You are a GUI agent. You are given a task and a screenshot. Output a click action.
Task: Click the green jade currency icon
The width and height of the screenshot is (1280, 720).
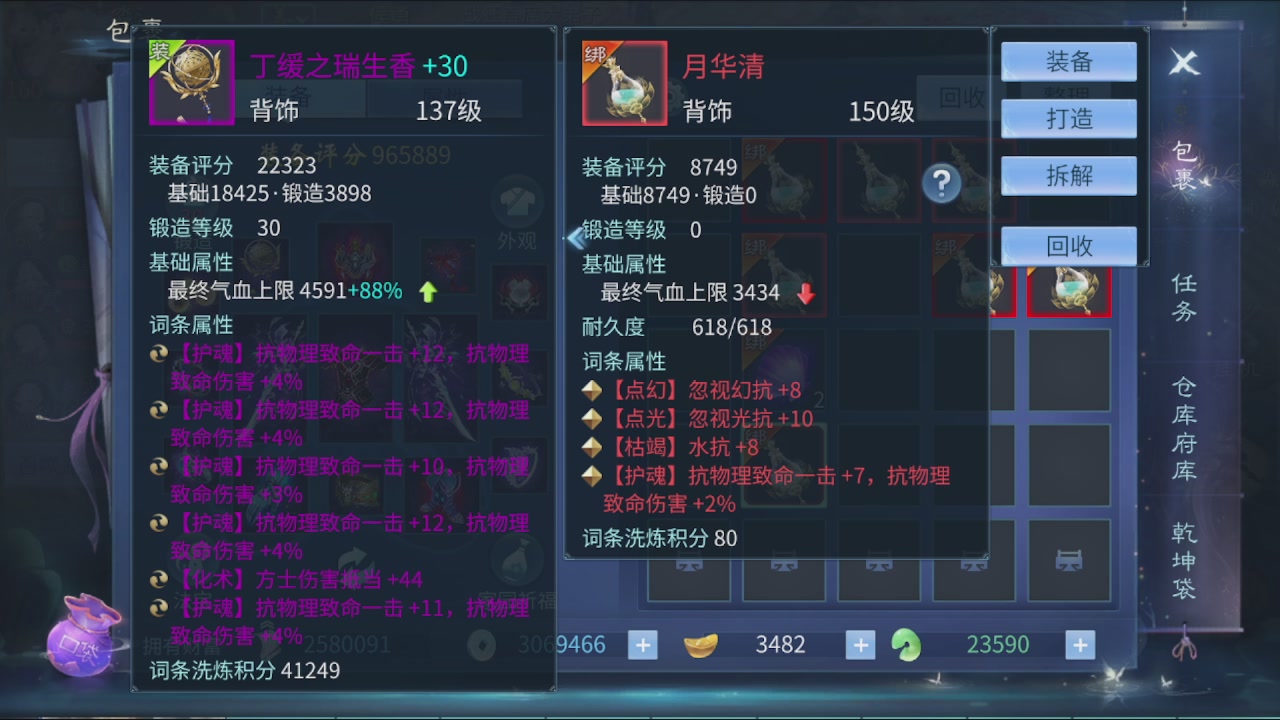[906, 645]
